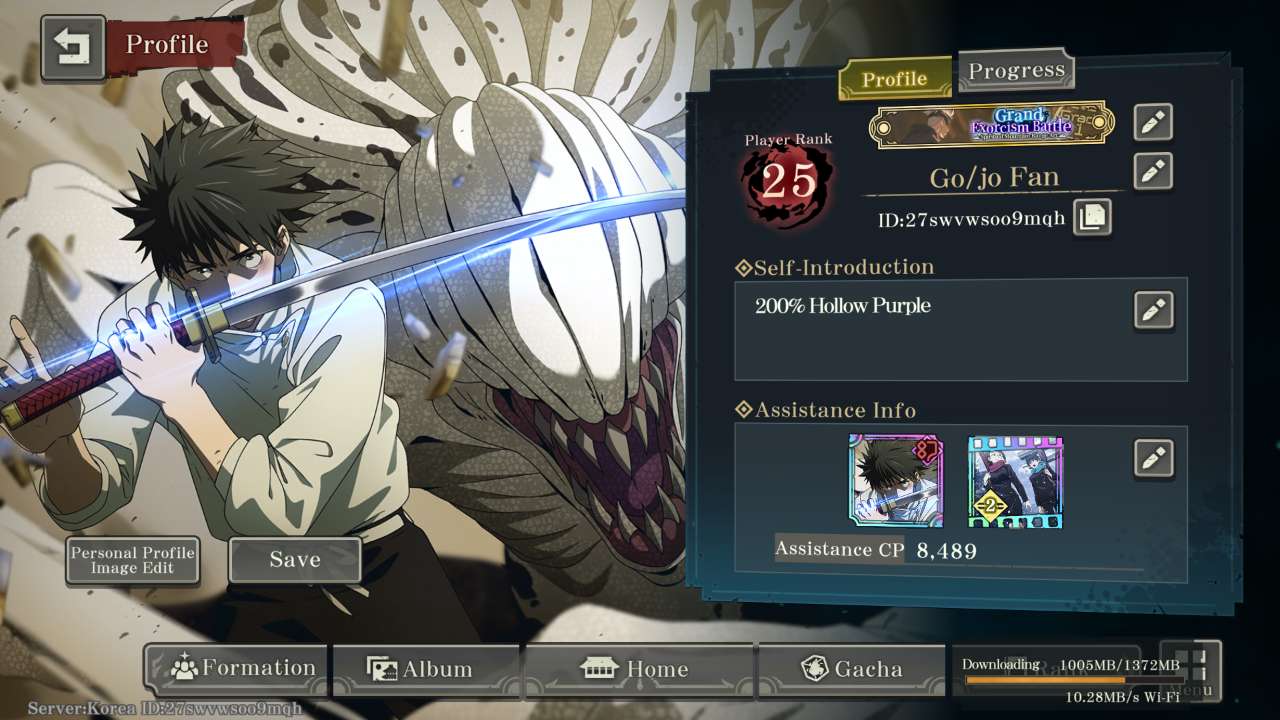Select the assist memory card with film border
This screenshot has height=720, width=1280.
(1015, 481)
